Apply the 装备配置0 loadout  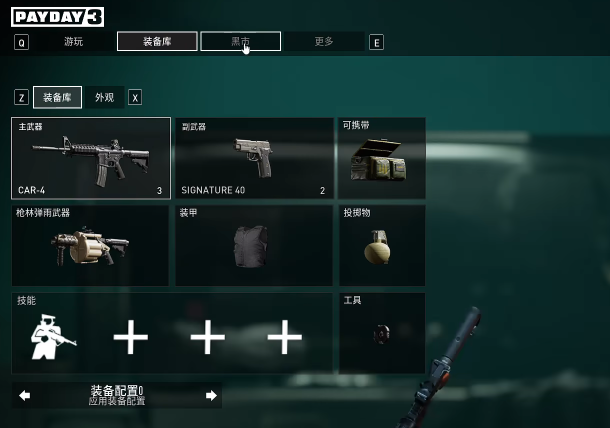pyautogui.click(x=117, y=396)
